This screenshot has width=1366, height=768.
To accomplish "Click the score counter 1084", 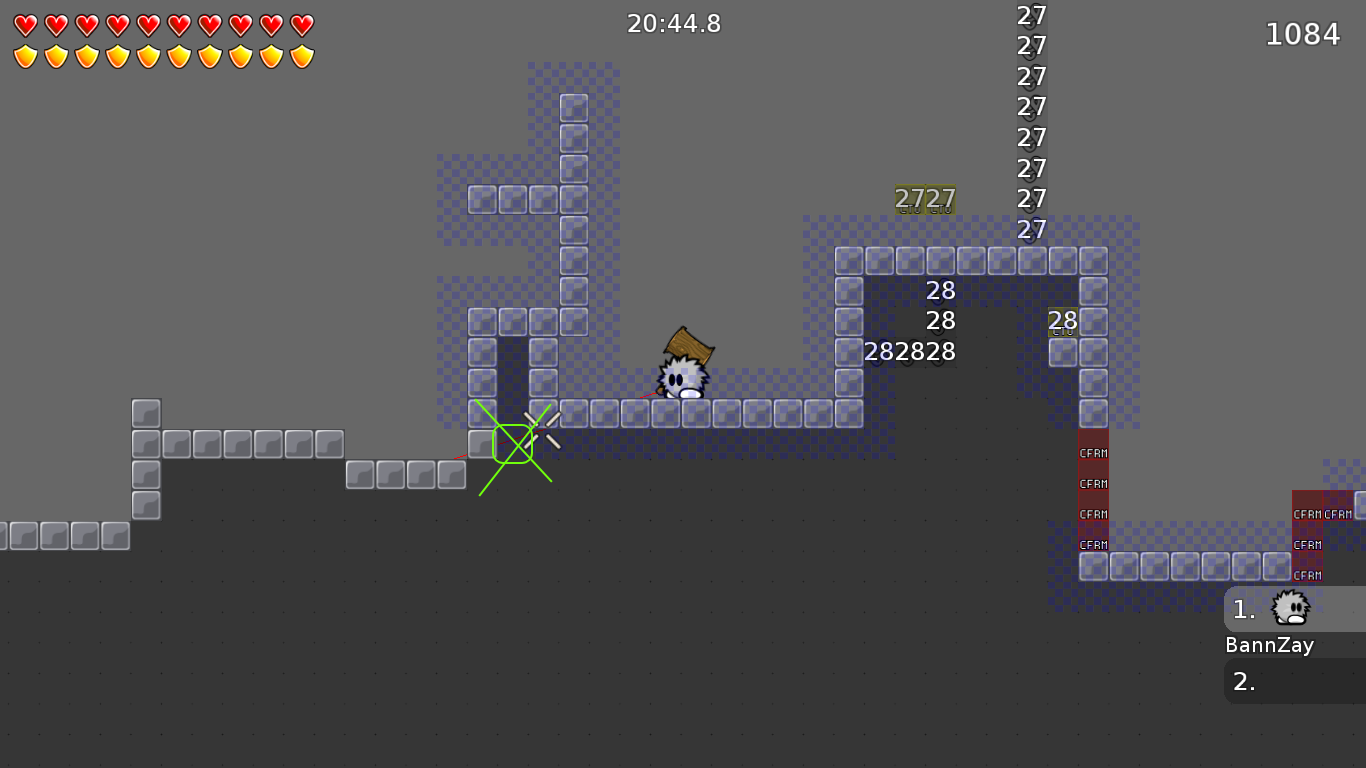I will [1303, 33].
